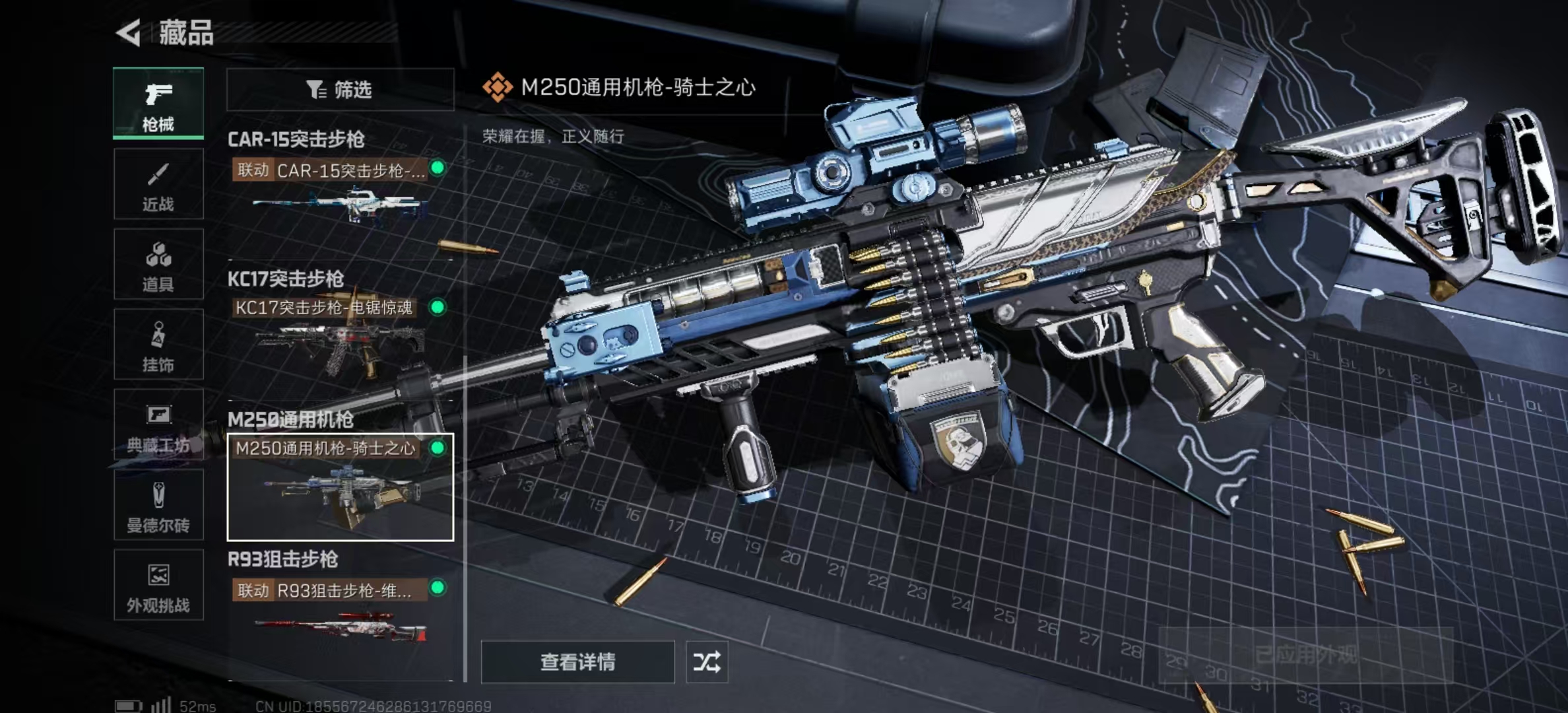Click the shuffle arrows icon button
The width and height of the screenshot is (1568, 713).
[x=707, y=662]
